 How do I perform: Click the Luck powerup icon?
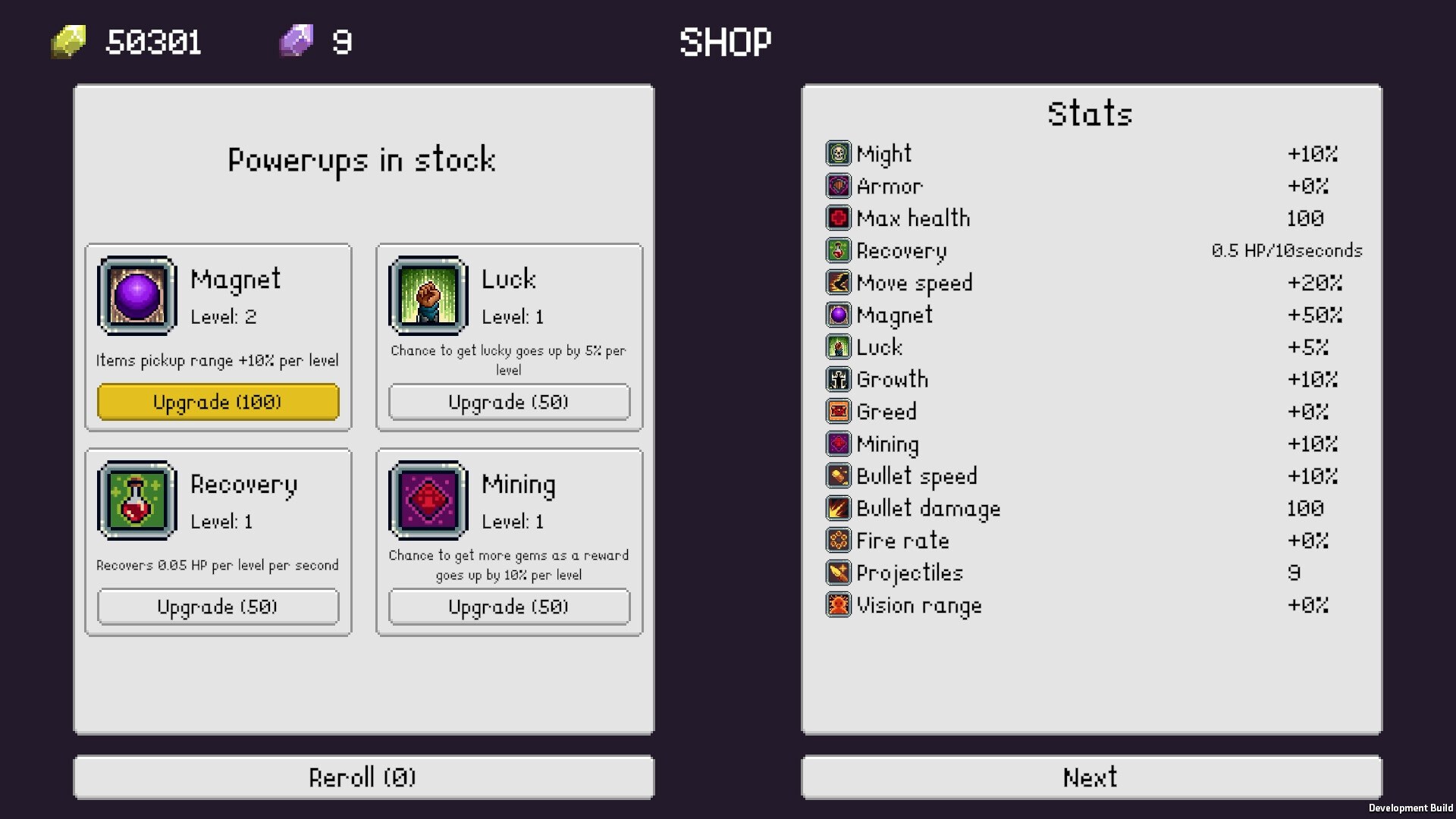[x=427, y=297]
